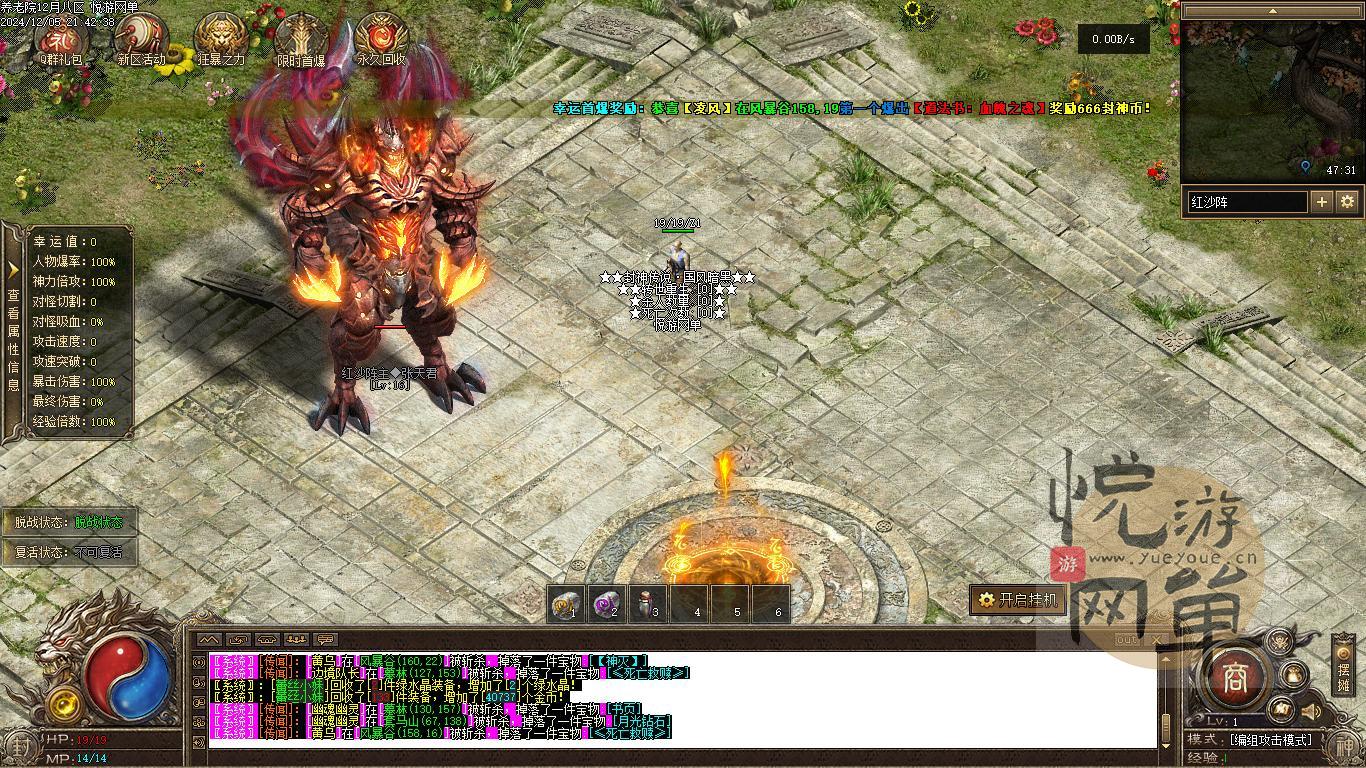Viewport: 1366px width, 768px height.
Task: Activate the 狂暴之力 lion icon
Action: (221, 38)
